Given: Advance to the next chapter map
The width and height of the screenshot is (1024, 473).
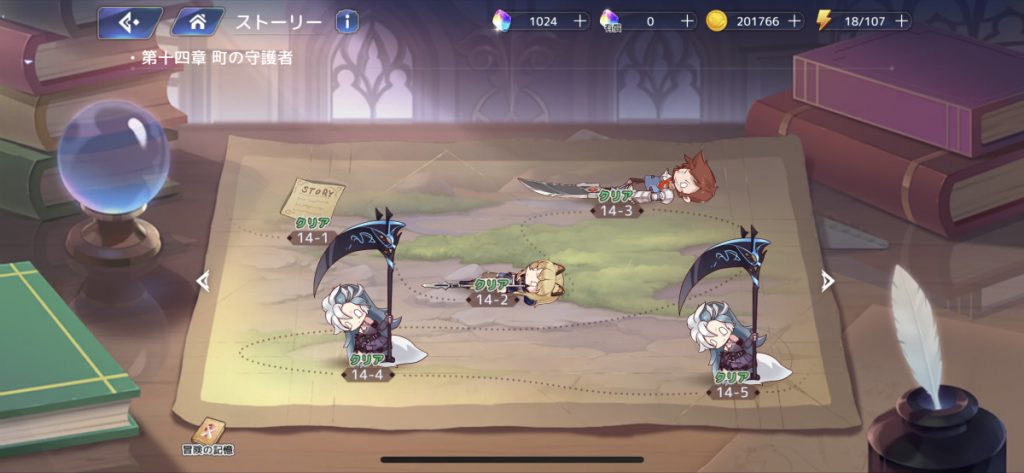Looking at the screenshot, I should [827, 282].
